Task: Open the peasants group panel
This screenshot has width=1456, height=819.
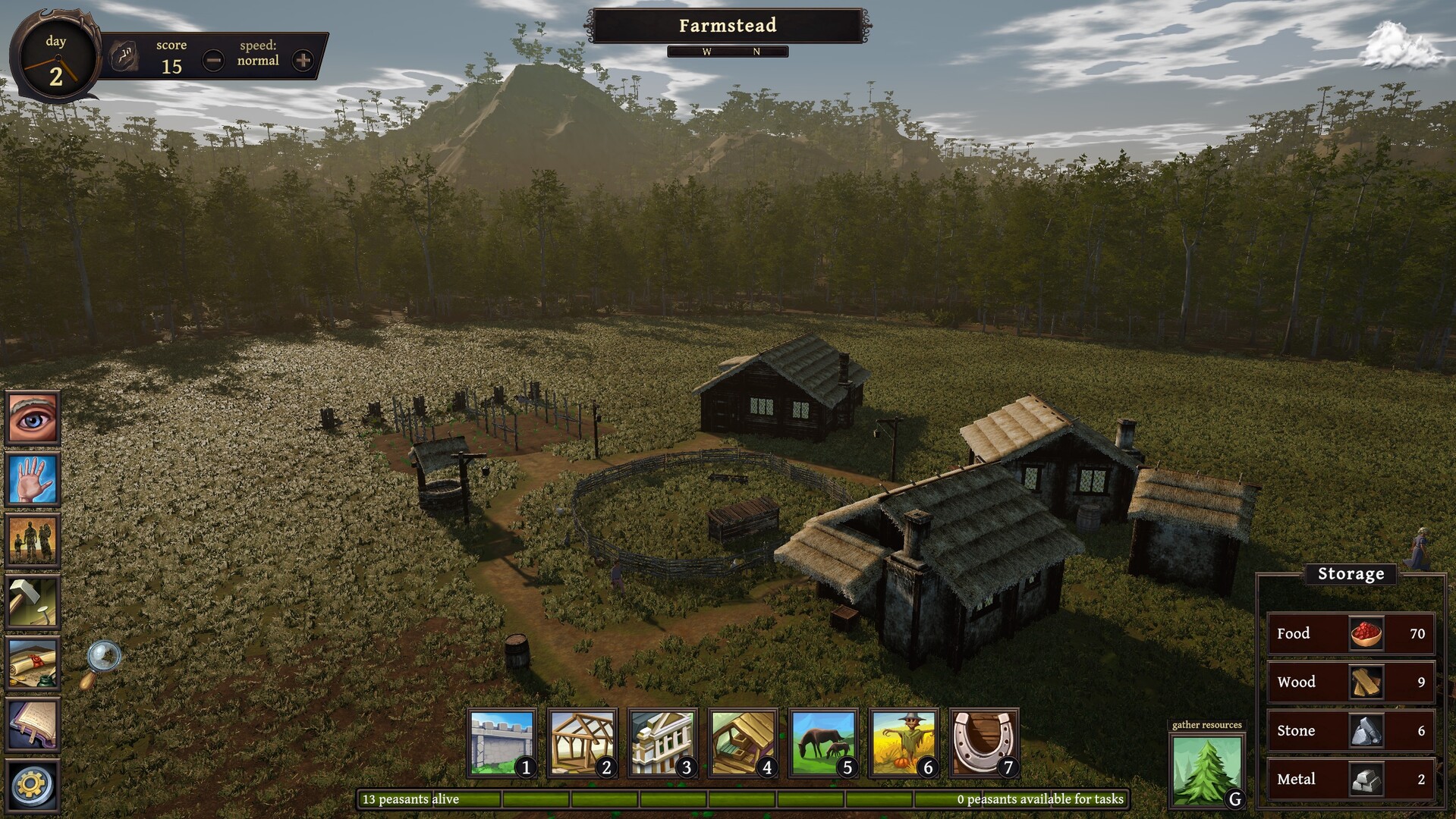Action: coord(33,541)
